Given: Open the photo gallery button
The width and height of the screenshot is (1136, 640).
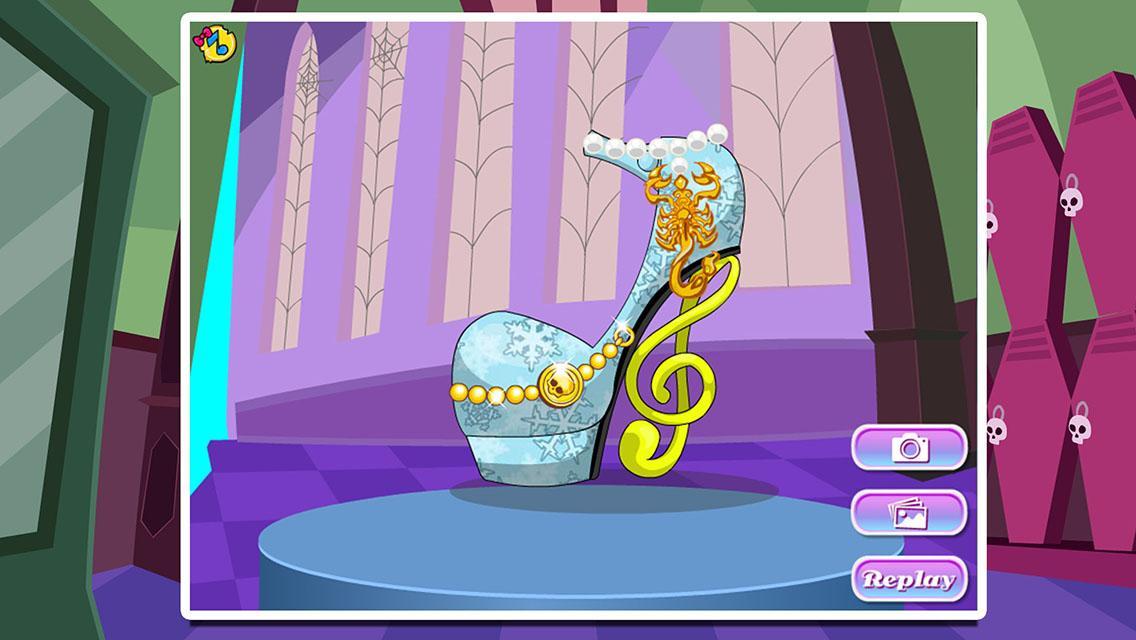Looking at the screenshot, I should (909, 513).
